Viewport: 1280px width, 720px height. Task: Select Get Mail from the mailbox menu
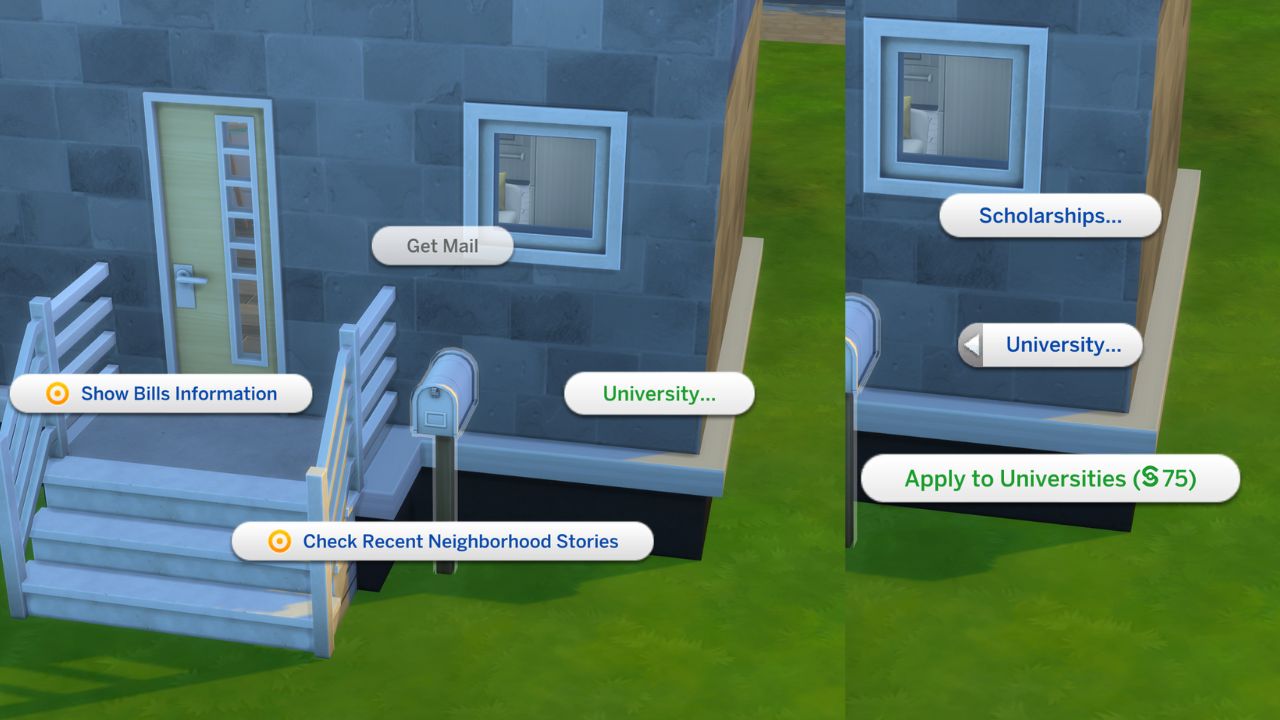[x=441, y=245]
